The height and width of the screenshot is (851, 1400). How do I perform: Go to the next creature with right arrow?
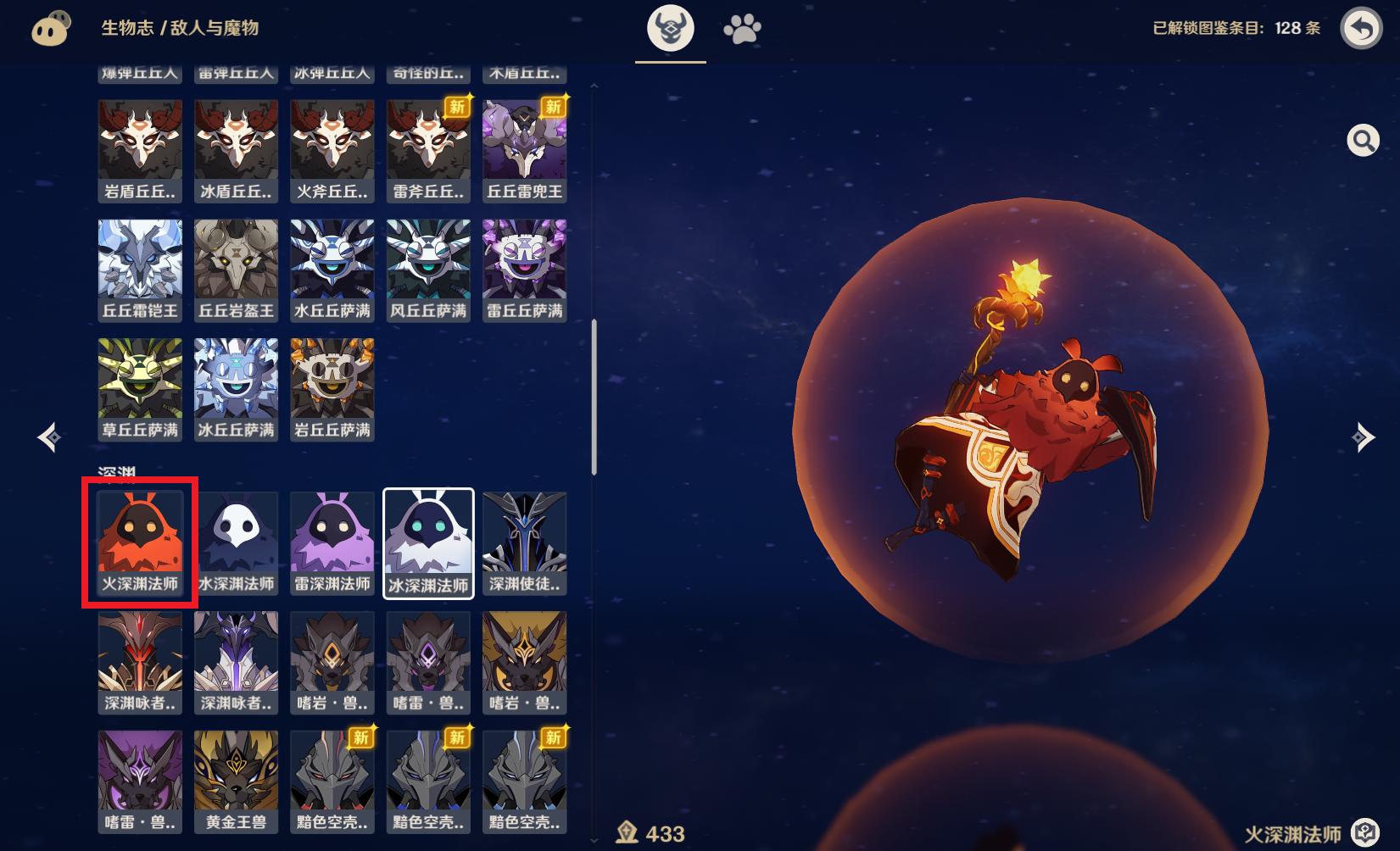1362,437
